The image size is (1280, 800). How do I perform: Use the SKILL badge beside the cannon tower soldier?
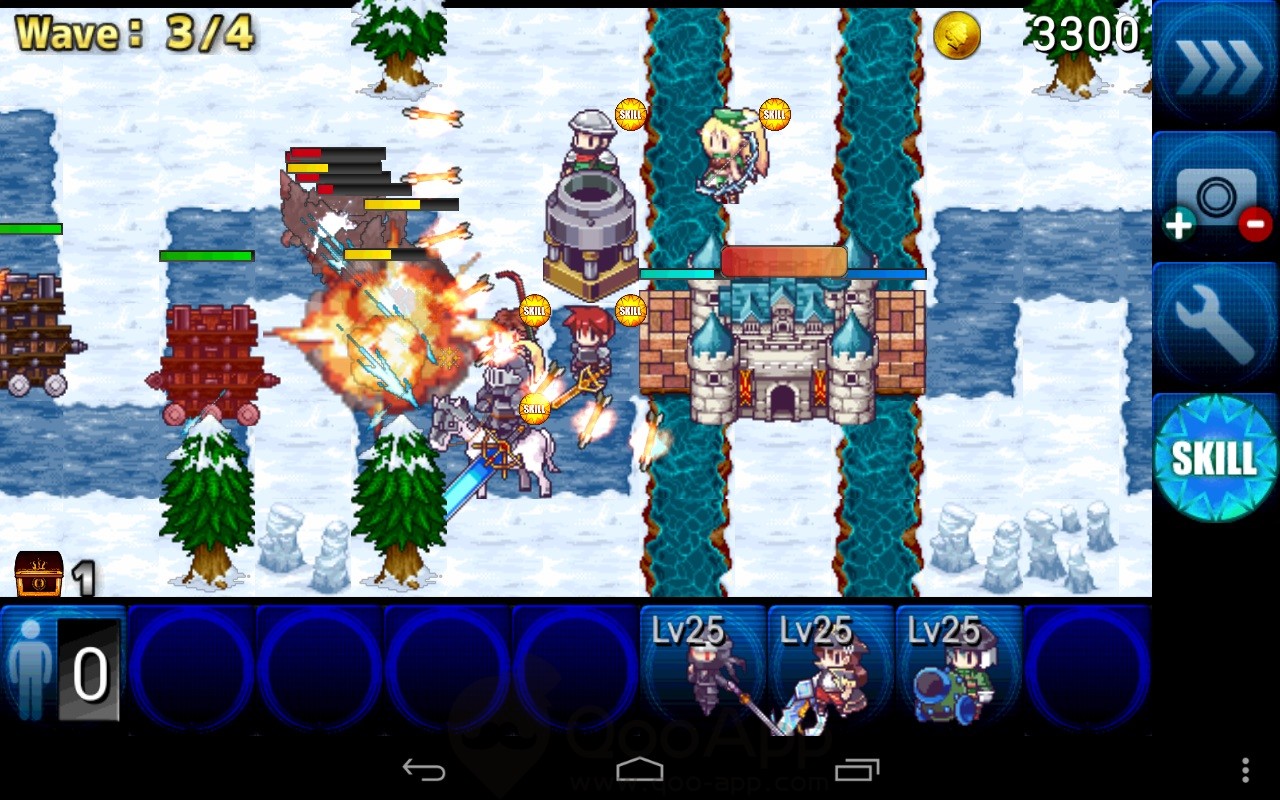(630, 114)
